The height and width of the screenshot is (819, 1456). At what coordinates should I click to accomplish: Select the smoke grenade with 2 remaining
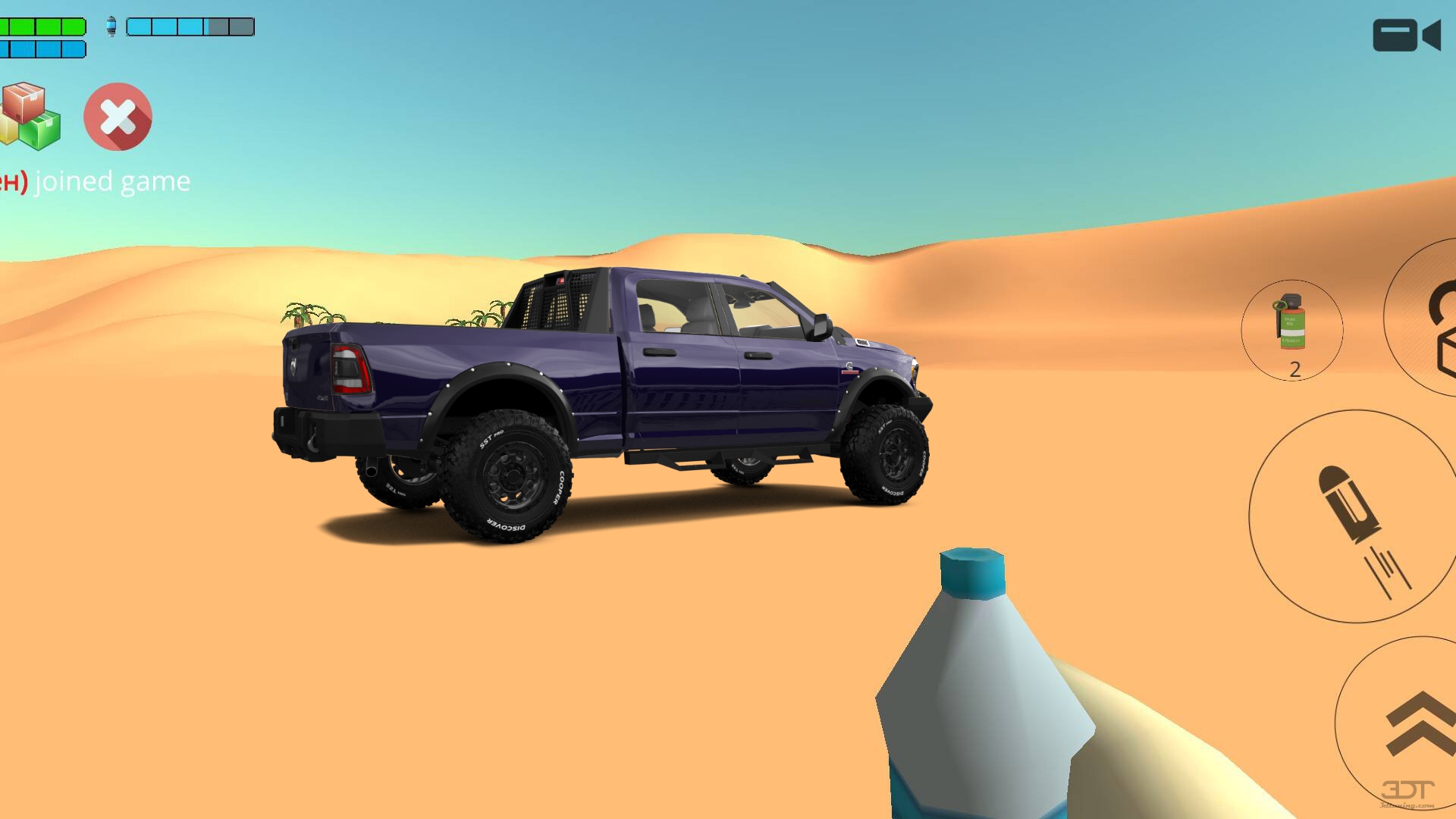coord(1291,330)
